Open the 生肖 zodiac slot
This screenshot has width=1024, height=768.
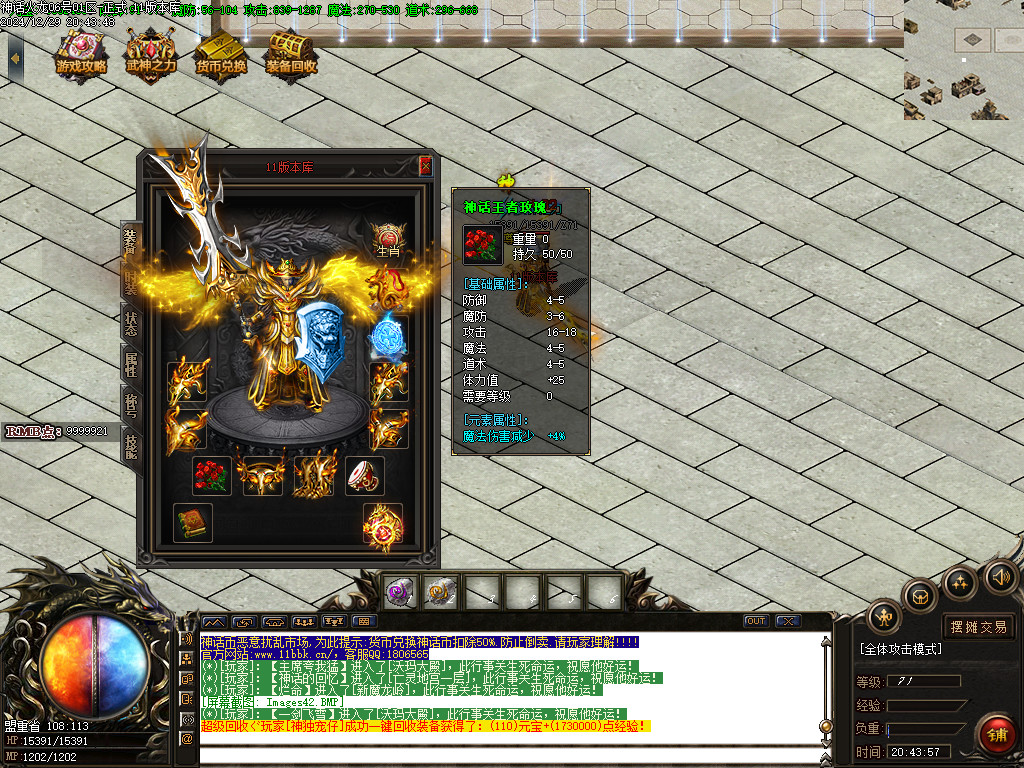[x=388, y=239]
